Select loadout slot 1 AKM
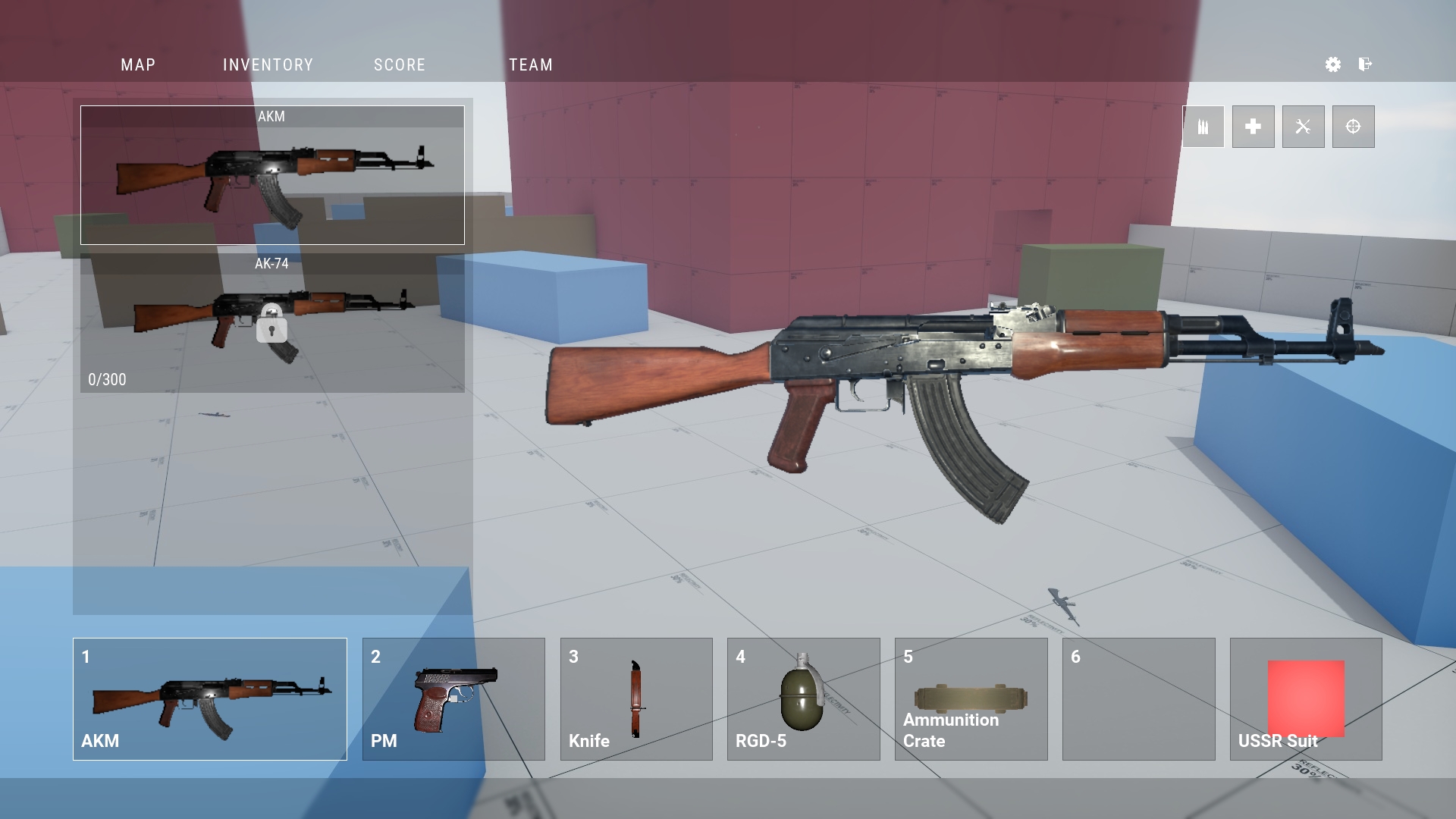The width and height of the screenshot is (1456, 819). [x=210, y=699]
